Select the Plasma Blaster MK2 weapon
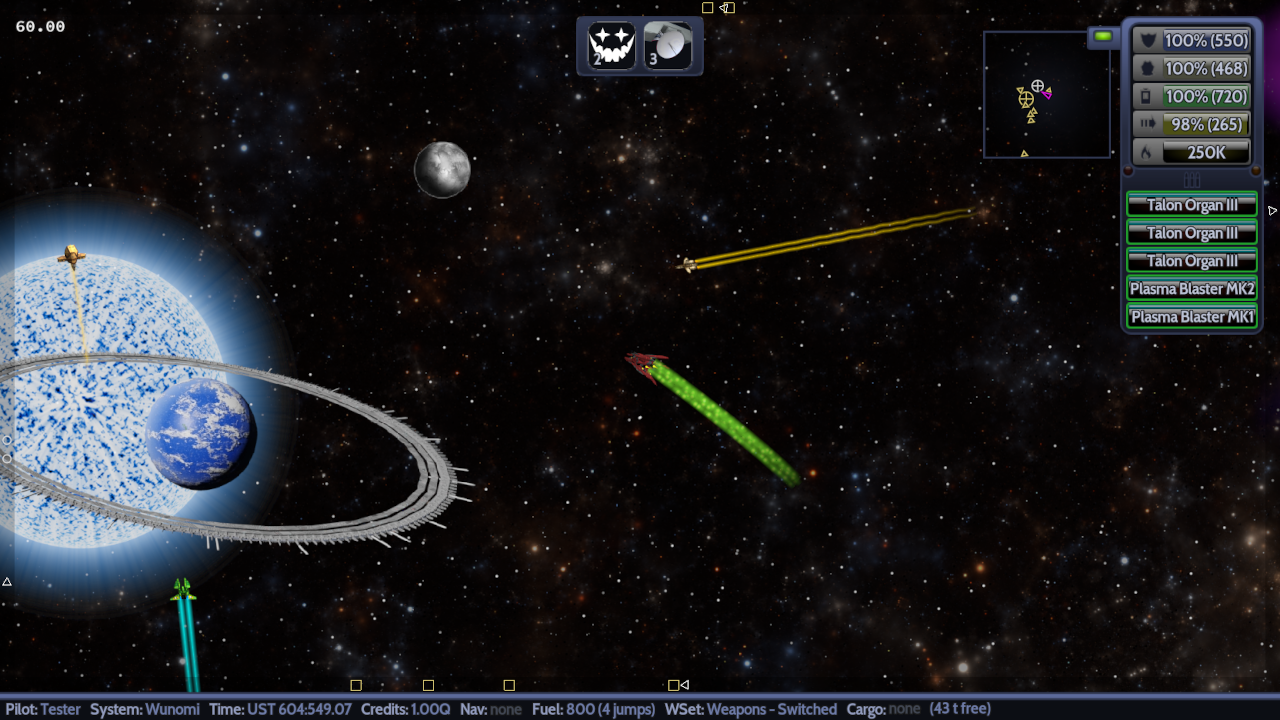 pyautogui.click(x=1191, y=289)
